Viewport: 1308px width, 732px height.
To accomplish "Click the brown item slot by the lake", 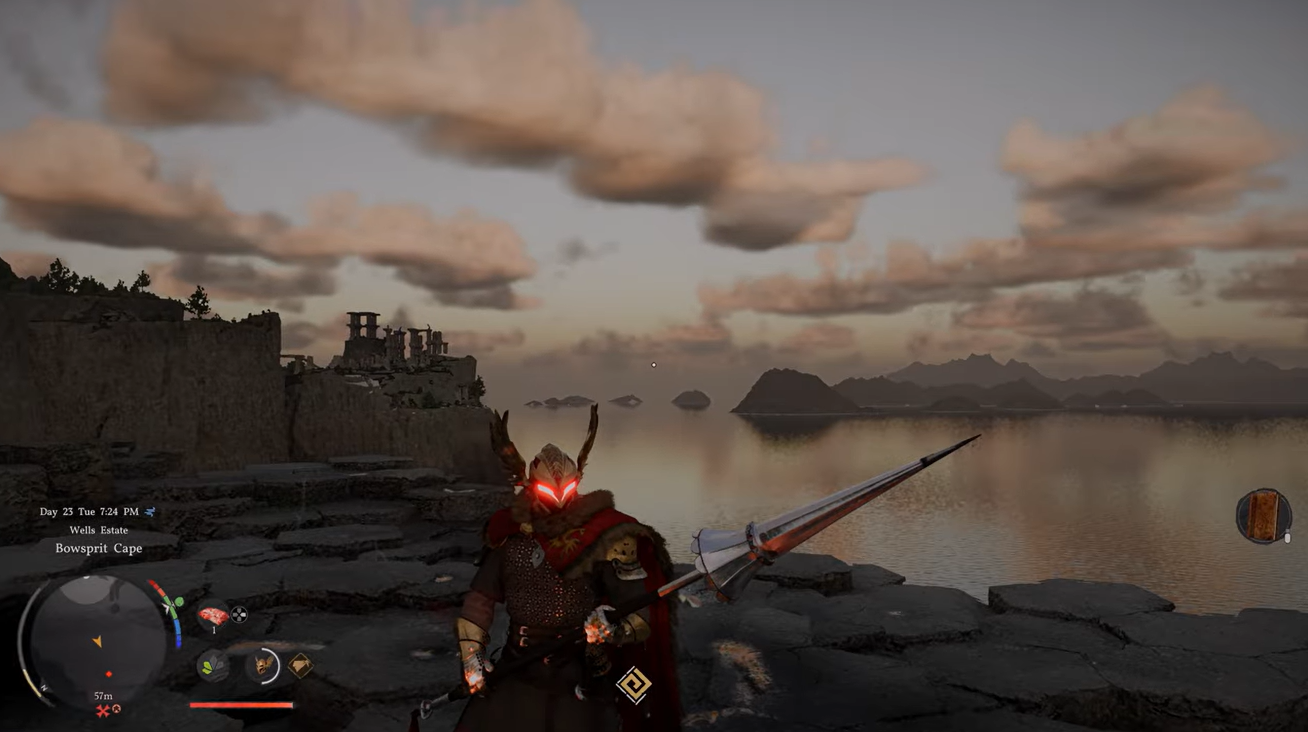I will [x=1262, y=516].
